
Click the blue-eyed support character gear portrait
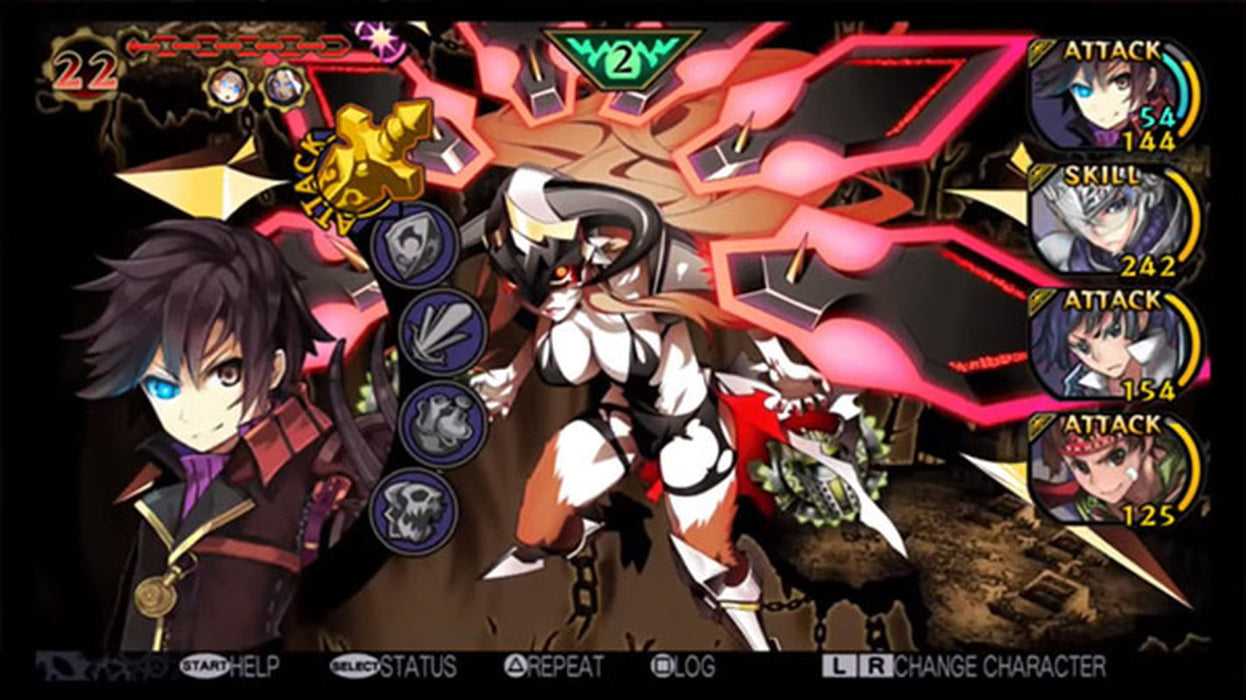pyautogui.click(x=226, y=86)
